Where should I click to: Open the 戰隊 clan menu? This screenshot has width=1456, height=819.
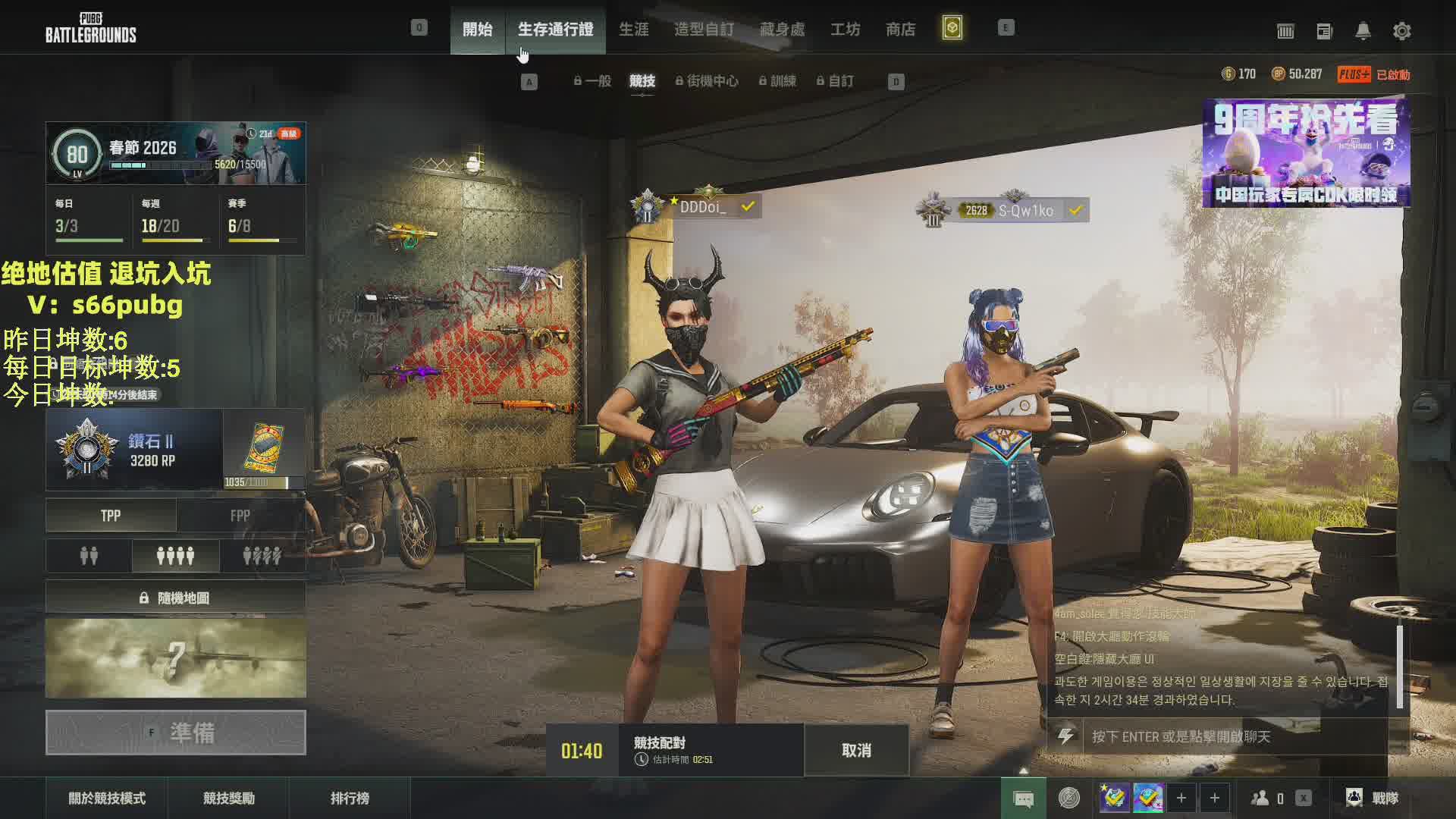click(1373, 798)
